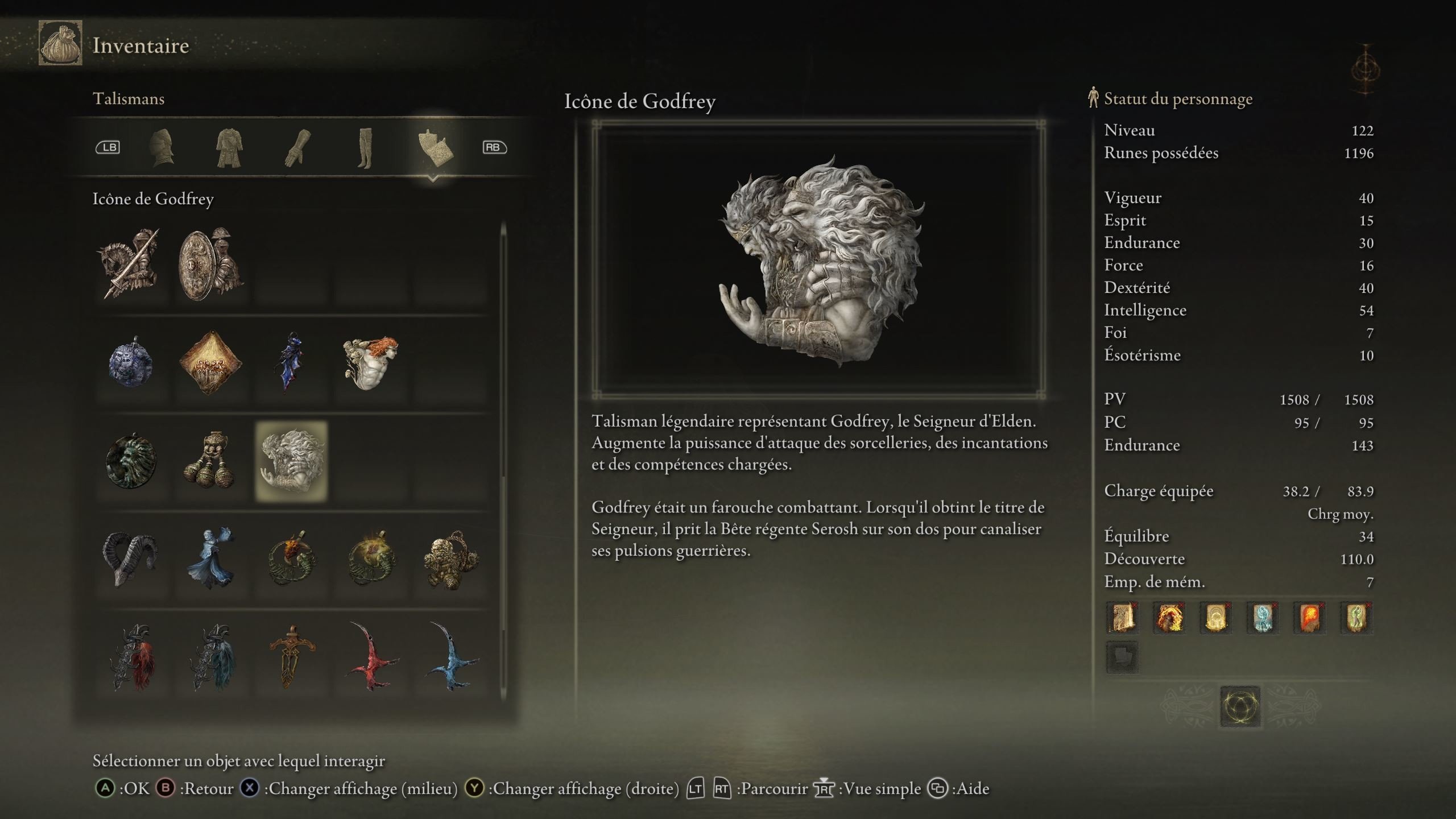
Task: Choose the green face medallion talisman
Action: [x=131, y=461]
